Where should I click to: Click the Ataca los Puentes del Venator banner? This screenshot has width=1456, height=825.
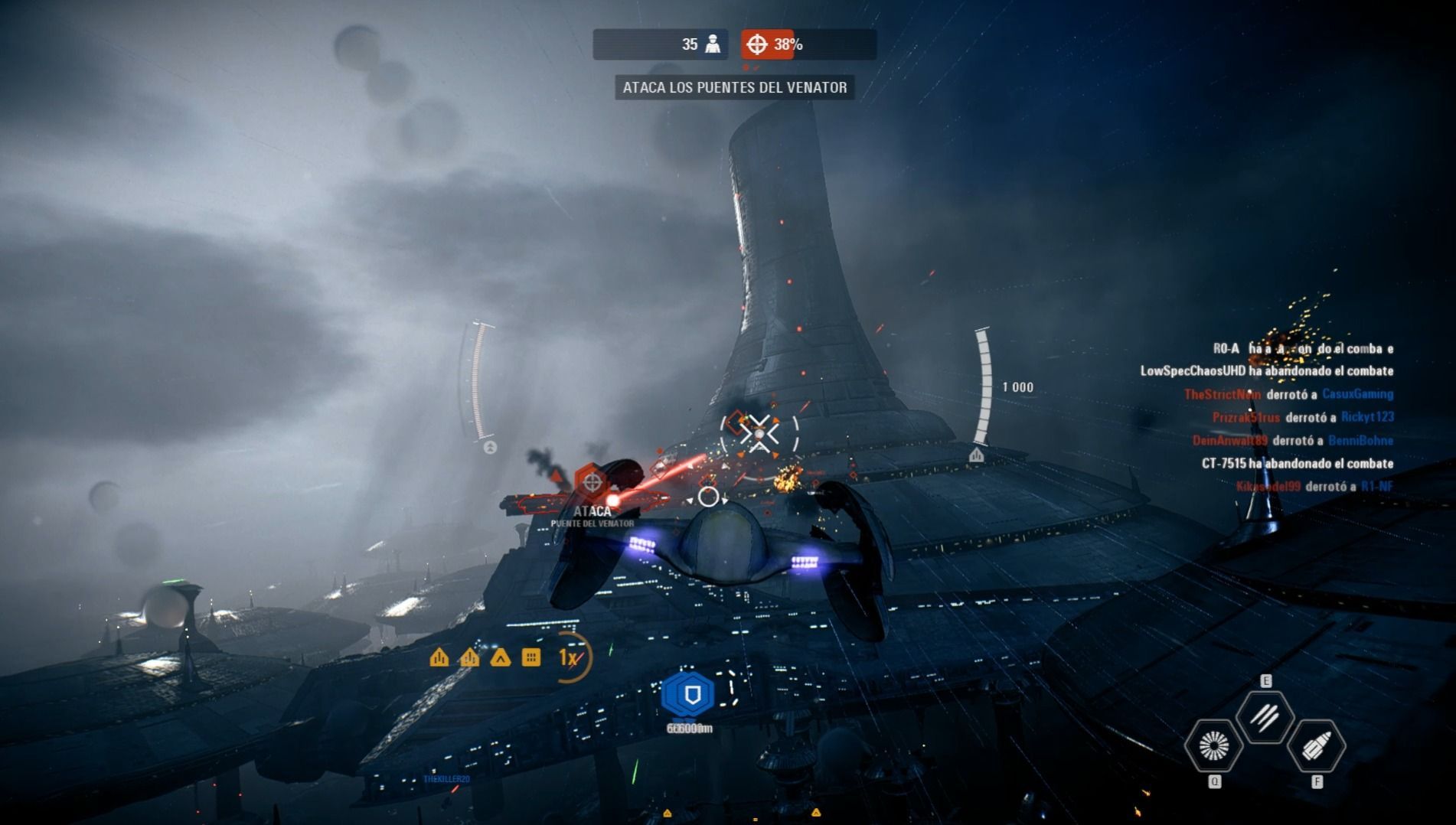(734, 87)
